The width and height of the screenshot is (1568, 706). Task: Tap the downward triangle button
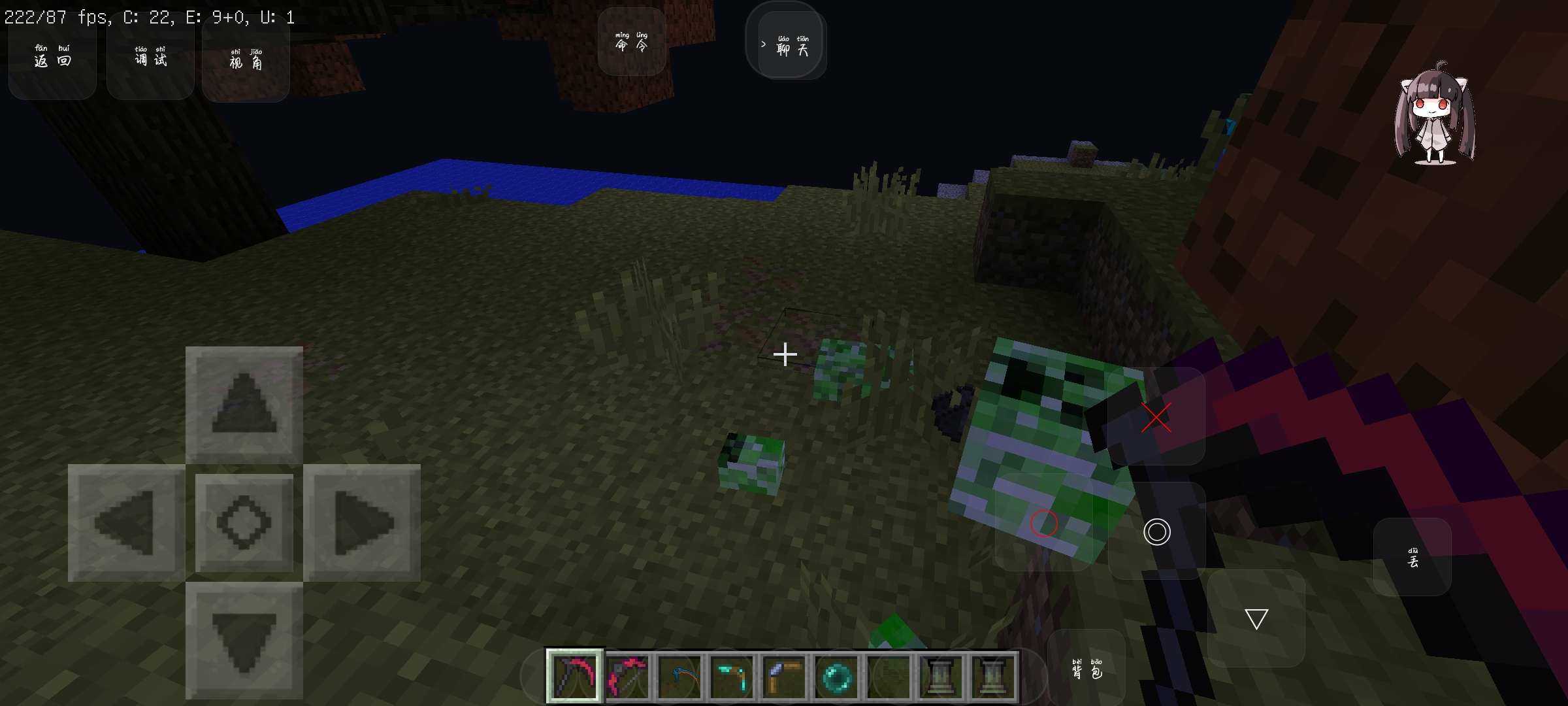point(1256,618)
